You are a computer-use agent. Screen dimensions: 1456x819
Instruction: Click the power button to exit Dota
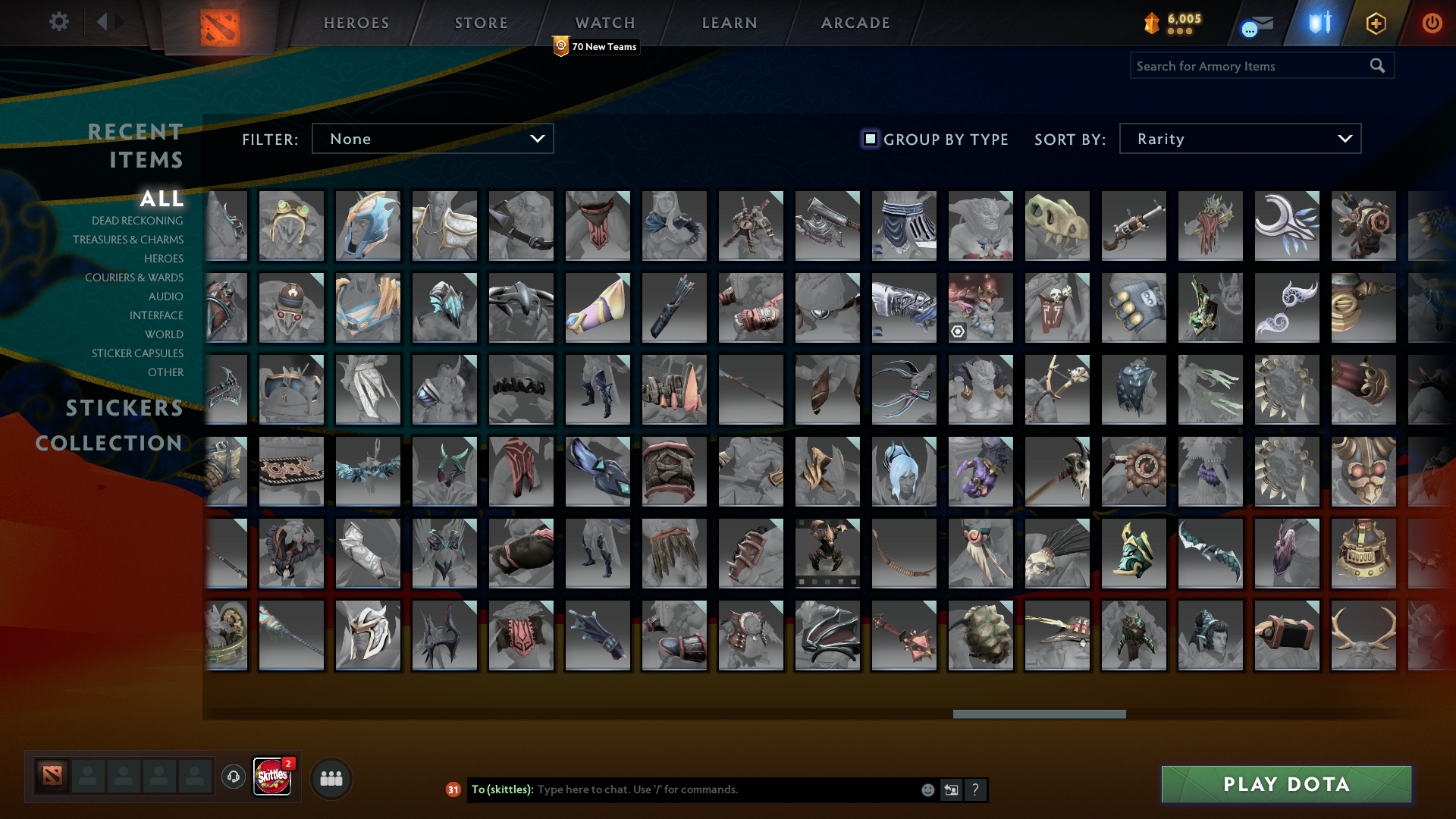point(1432,24)
